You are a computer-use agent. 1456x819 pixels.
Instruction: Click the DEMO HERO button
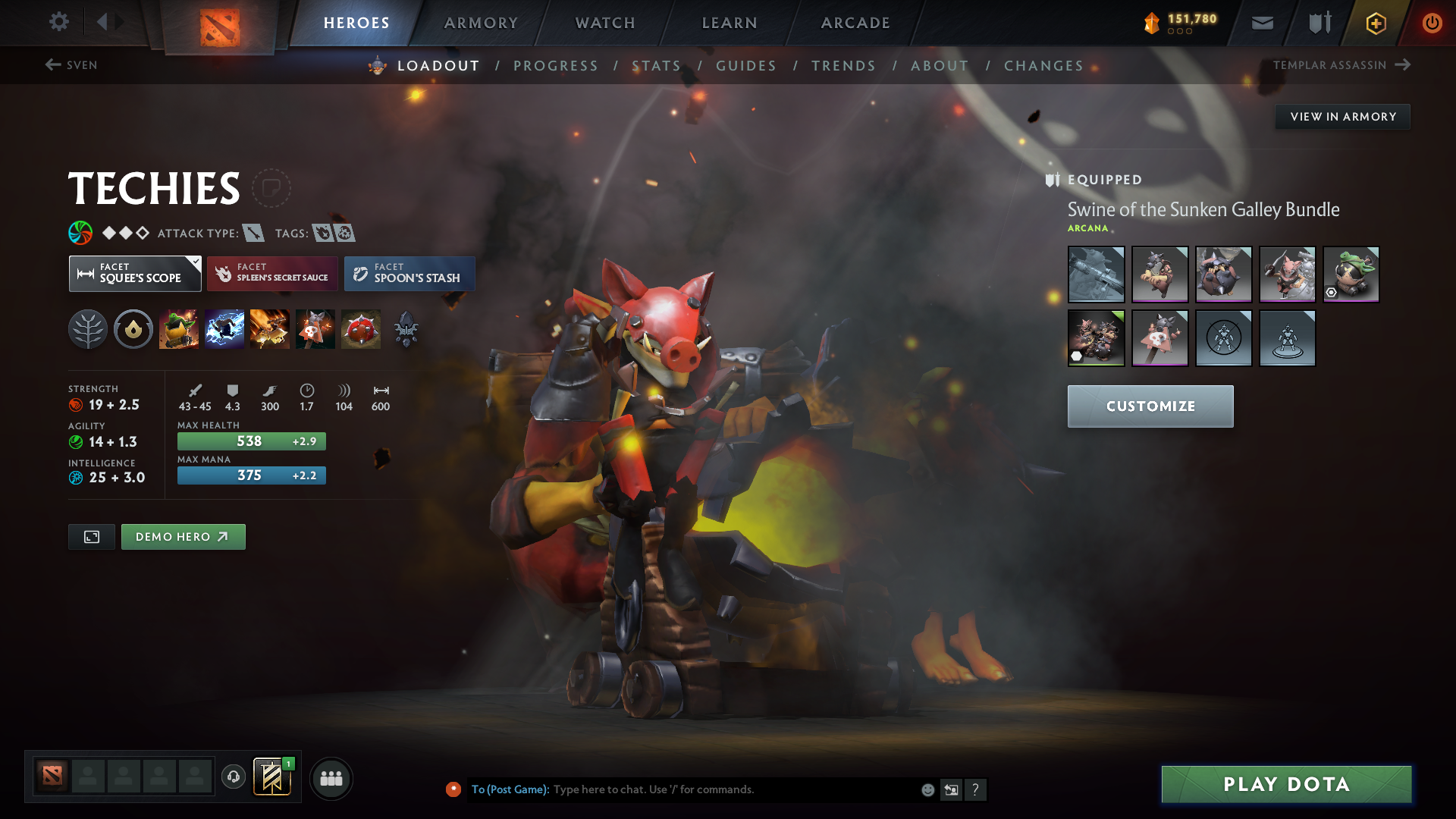coord(183,536)
